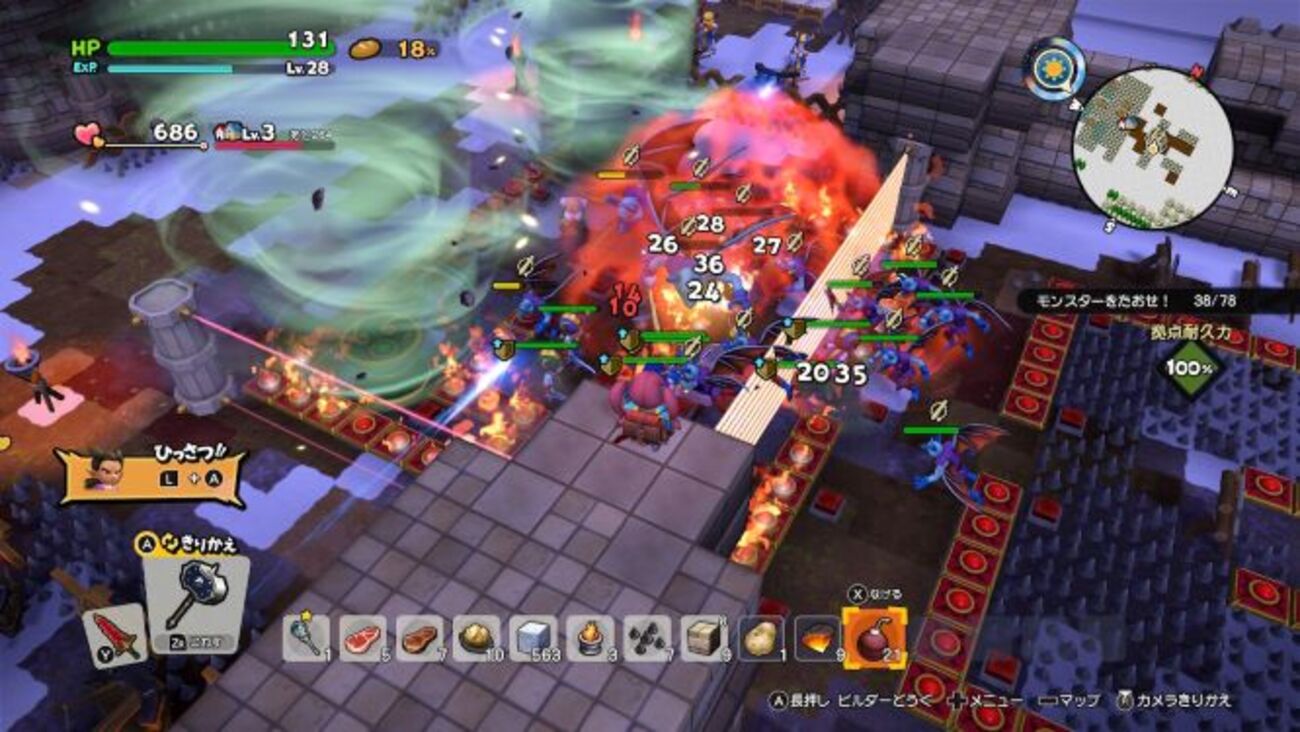The image size is (1300, 732).
Task: Pick the stone brick block slot
Action: point(704,637)
